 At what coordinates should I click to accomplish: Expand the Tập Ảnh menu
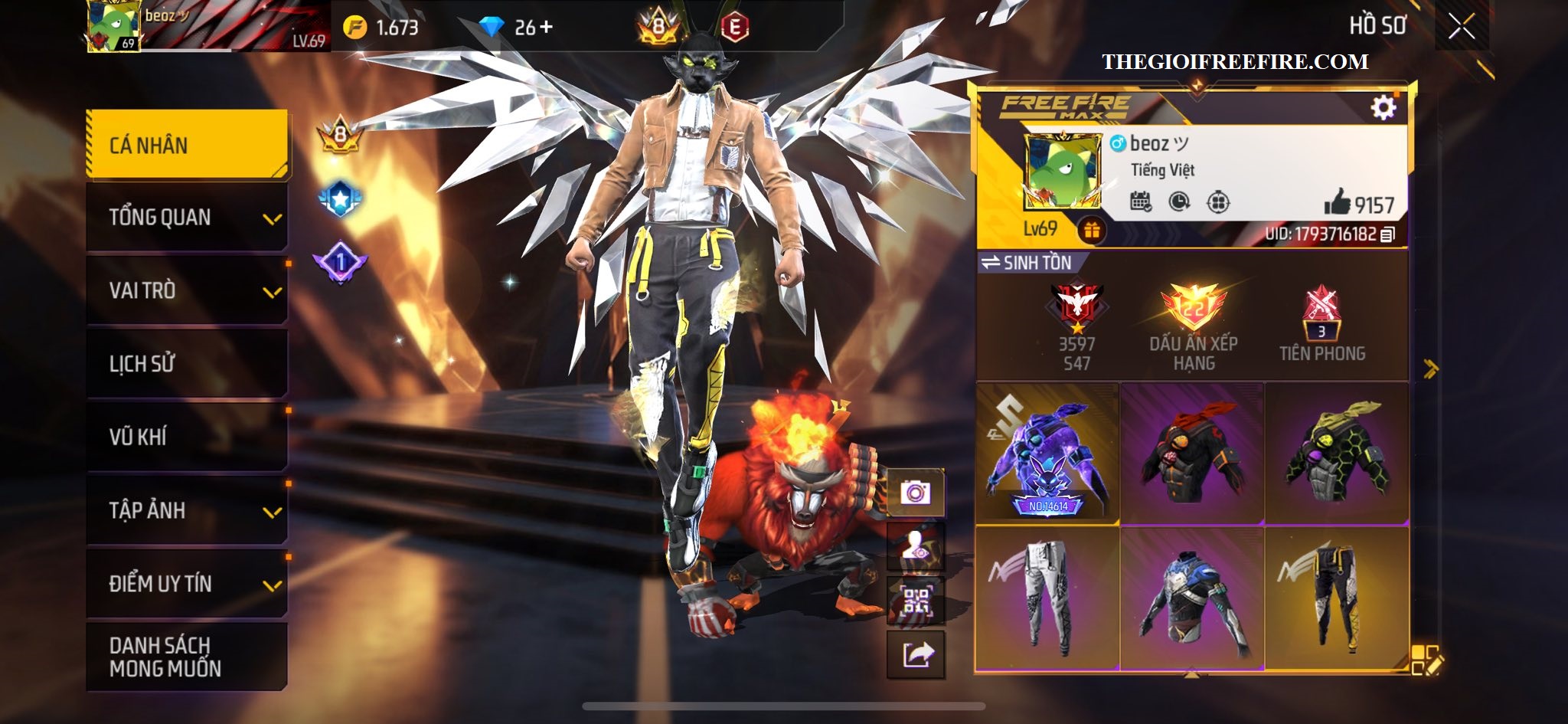tap(188, 510)
